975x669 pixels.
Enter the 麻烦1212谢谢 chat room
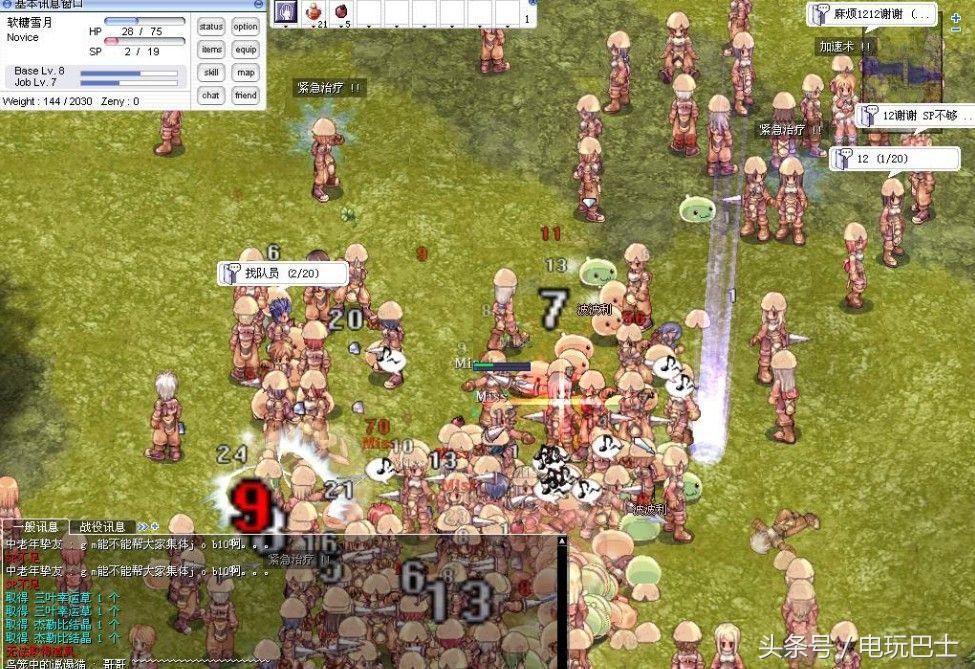pos(871,14)
